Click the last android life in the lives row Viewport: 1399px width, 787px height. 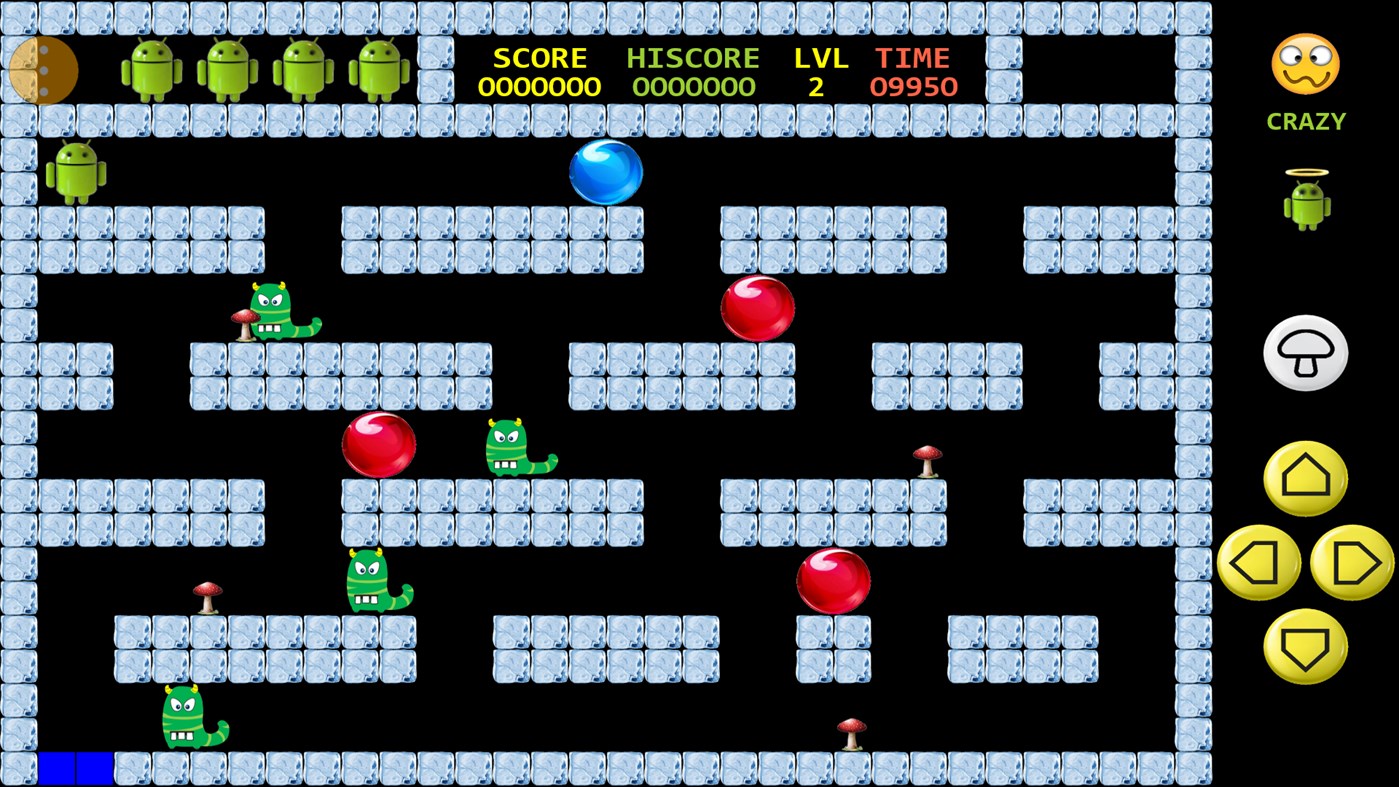(x=383, y=71)
